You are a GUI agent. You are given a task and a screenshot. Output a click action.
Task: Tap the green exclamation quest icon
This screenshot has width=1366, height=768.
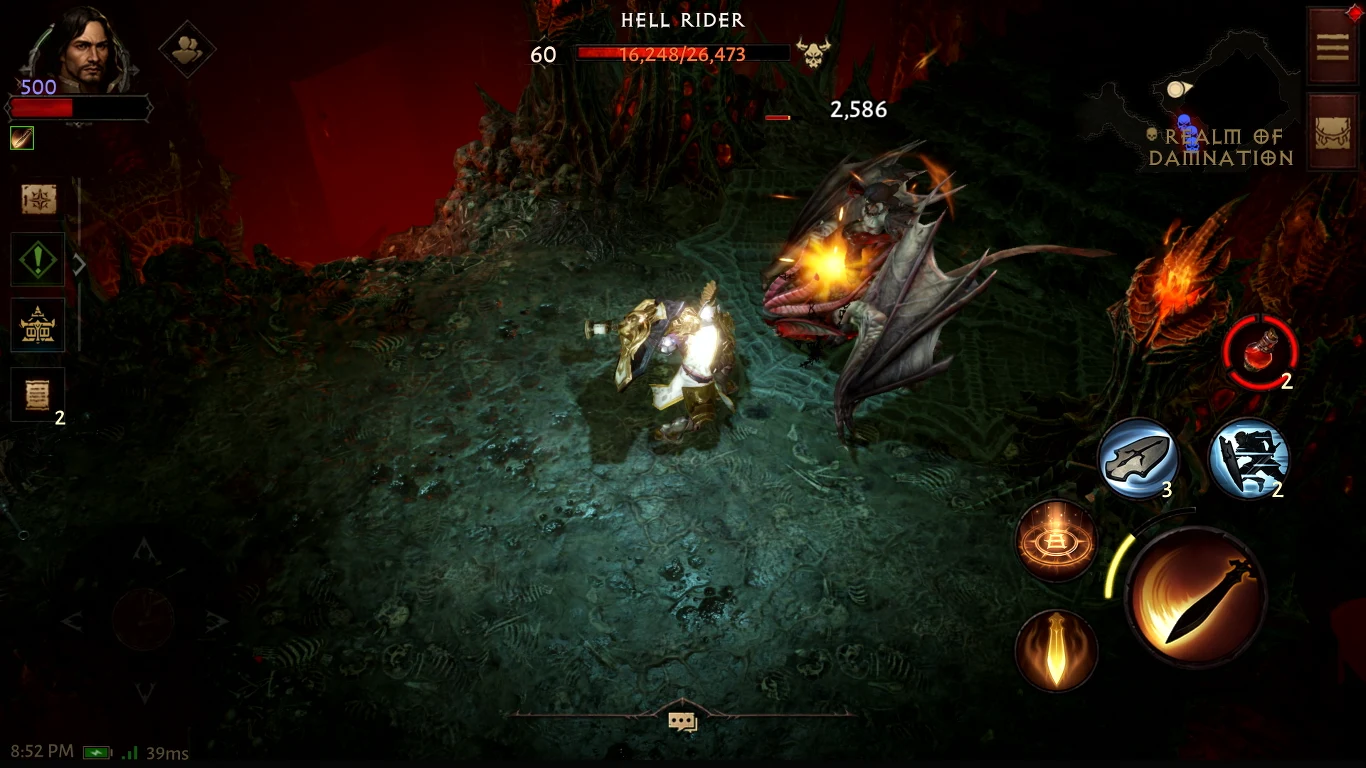pyautogui.click(x=37, y=259)
